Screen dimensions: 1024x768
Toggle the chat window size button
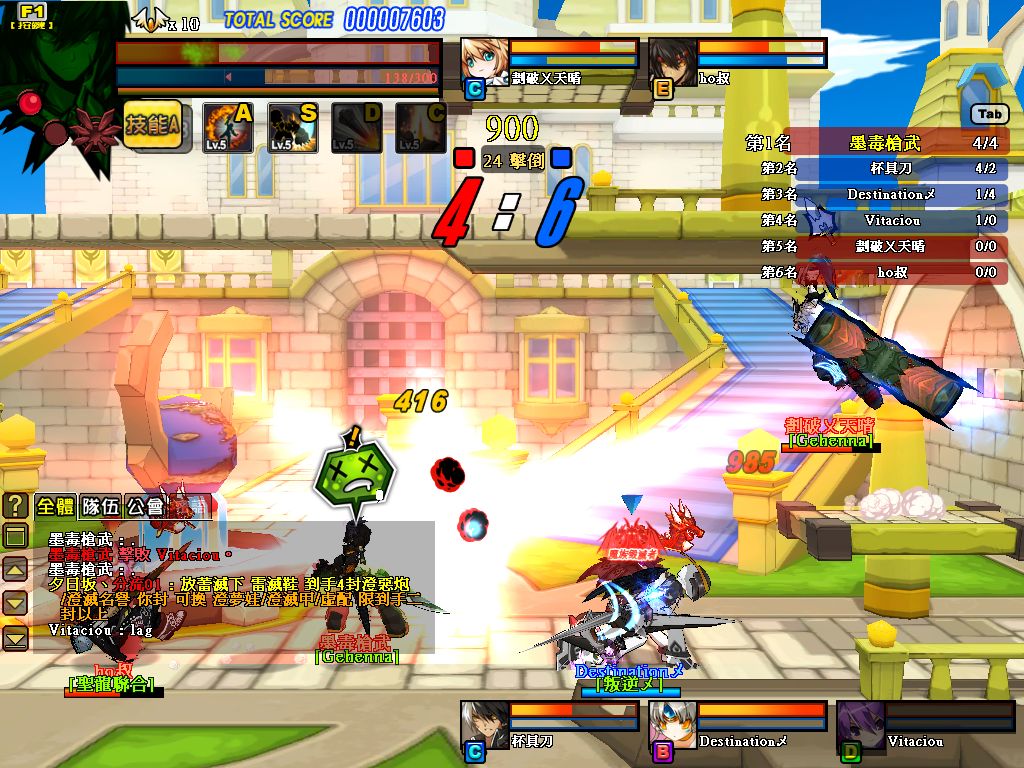(x=16, y=537)
